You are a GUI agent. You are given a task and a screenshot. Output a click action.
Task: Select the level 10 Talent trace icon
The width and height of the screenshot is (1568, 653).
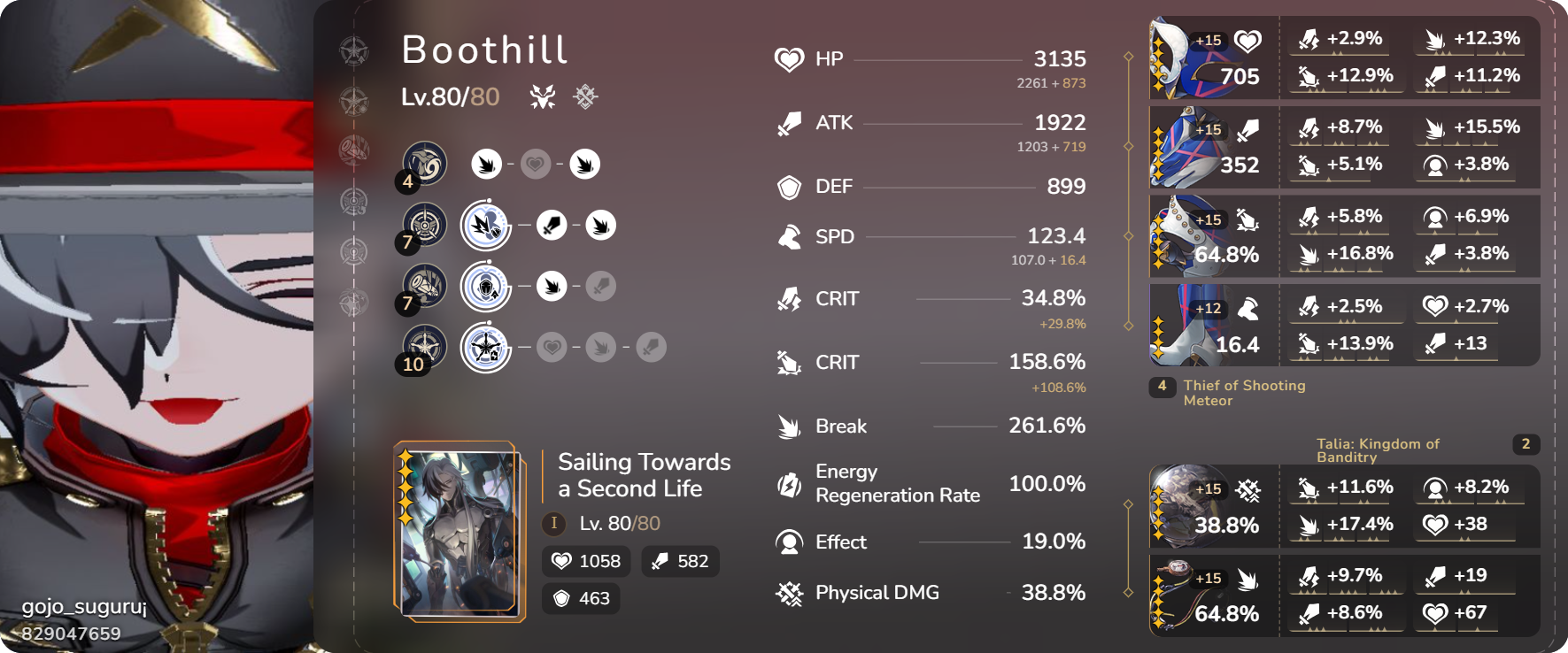pyautogui.click(x=423, y=346)
